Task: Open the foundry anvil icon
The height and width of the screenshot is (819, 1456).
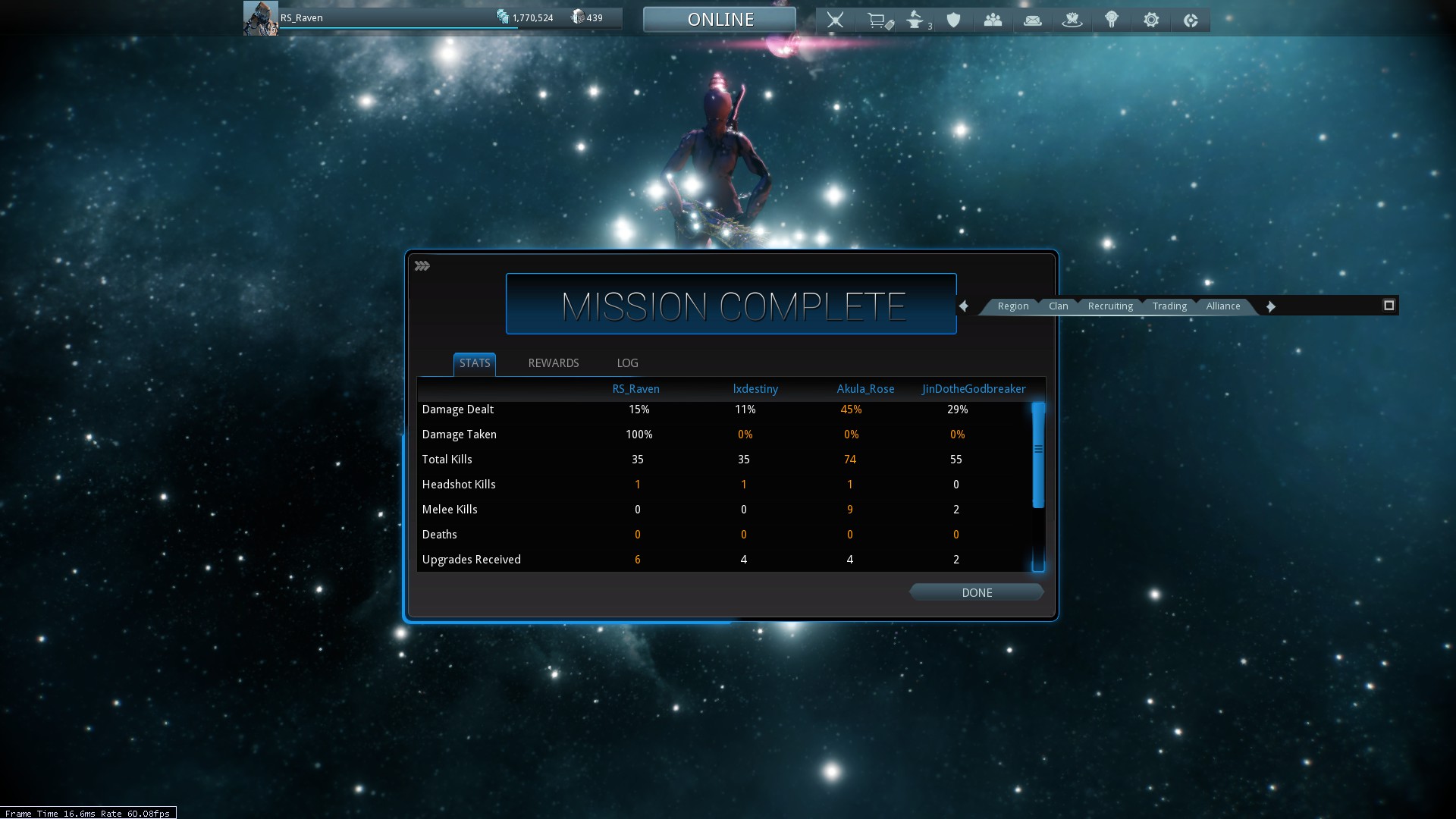Action: (x=916, y=20)
